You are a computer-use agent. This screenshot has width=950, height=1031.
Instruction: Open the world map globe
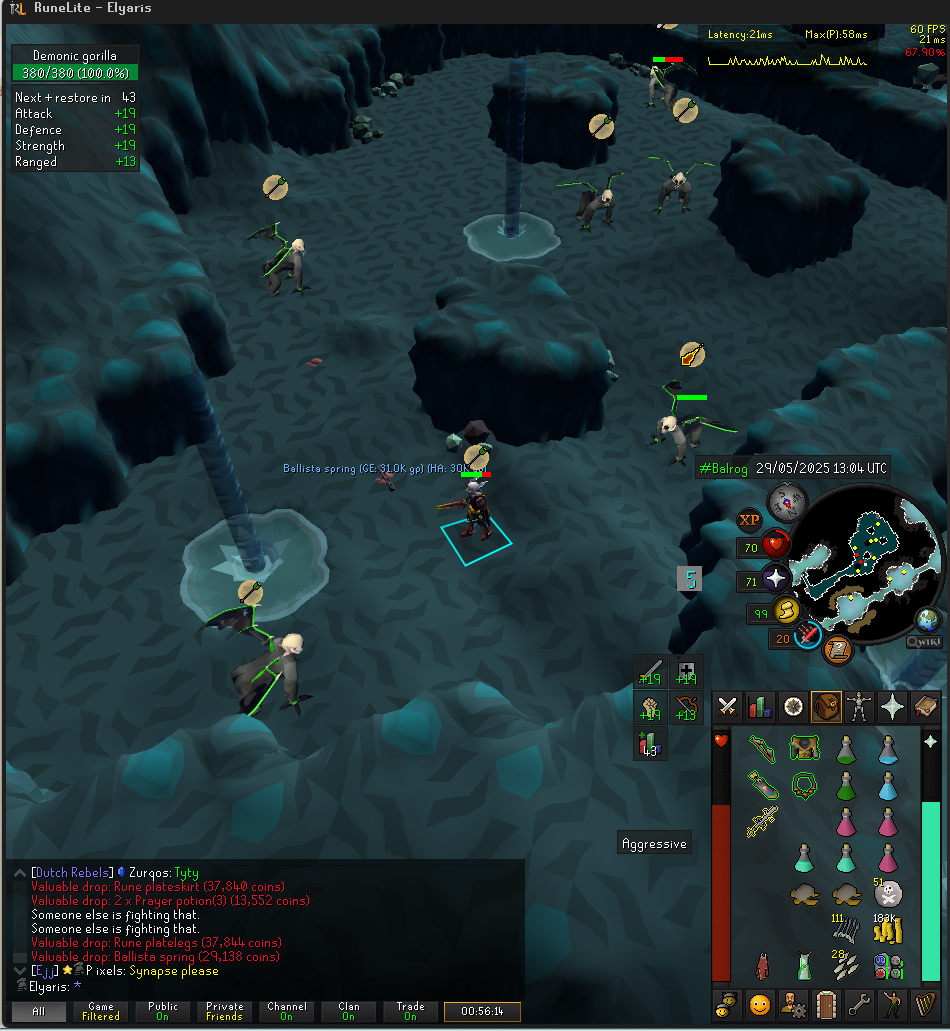929,620
